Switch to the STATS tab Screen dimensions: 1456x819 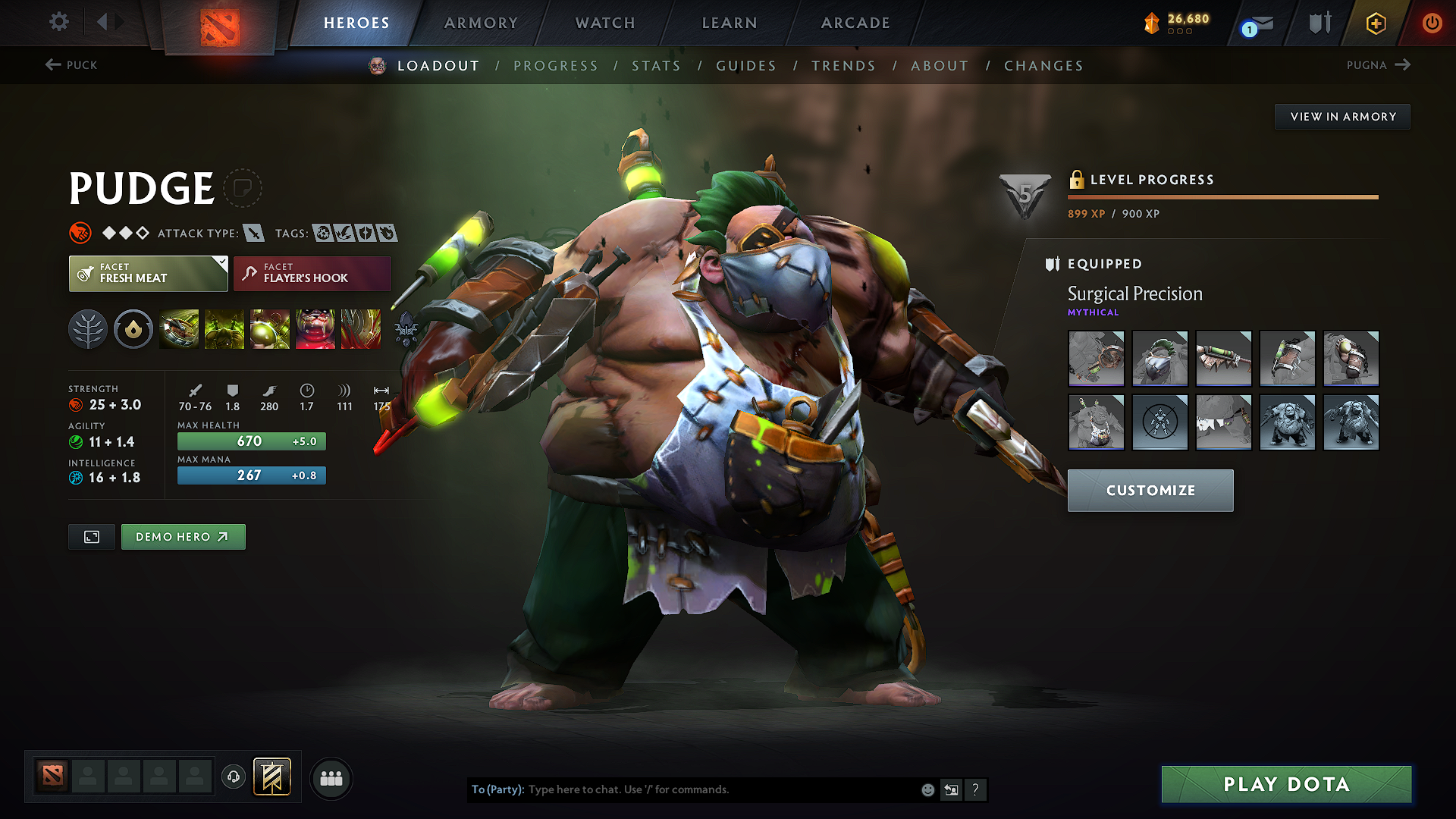[657, 66]
